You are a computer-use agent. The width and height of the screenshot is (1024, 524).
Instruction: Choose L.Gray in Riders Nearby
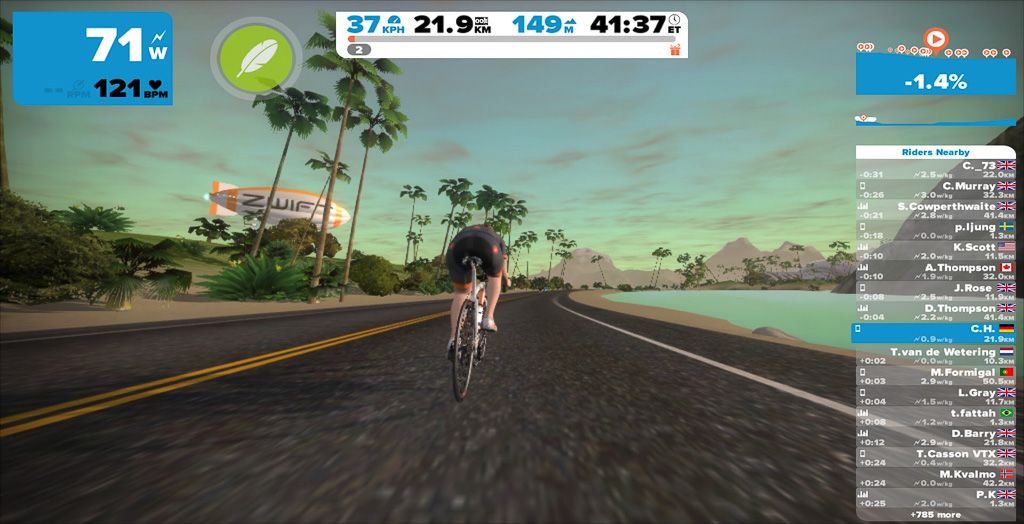[935, 397]
